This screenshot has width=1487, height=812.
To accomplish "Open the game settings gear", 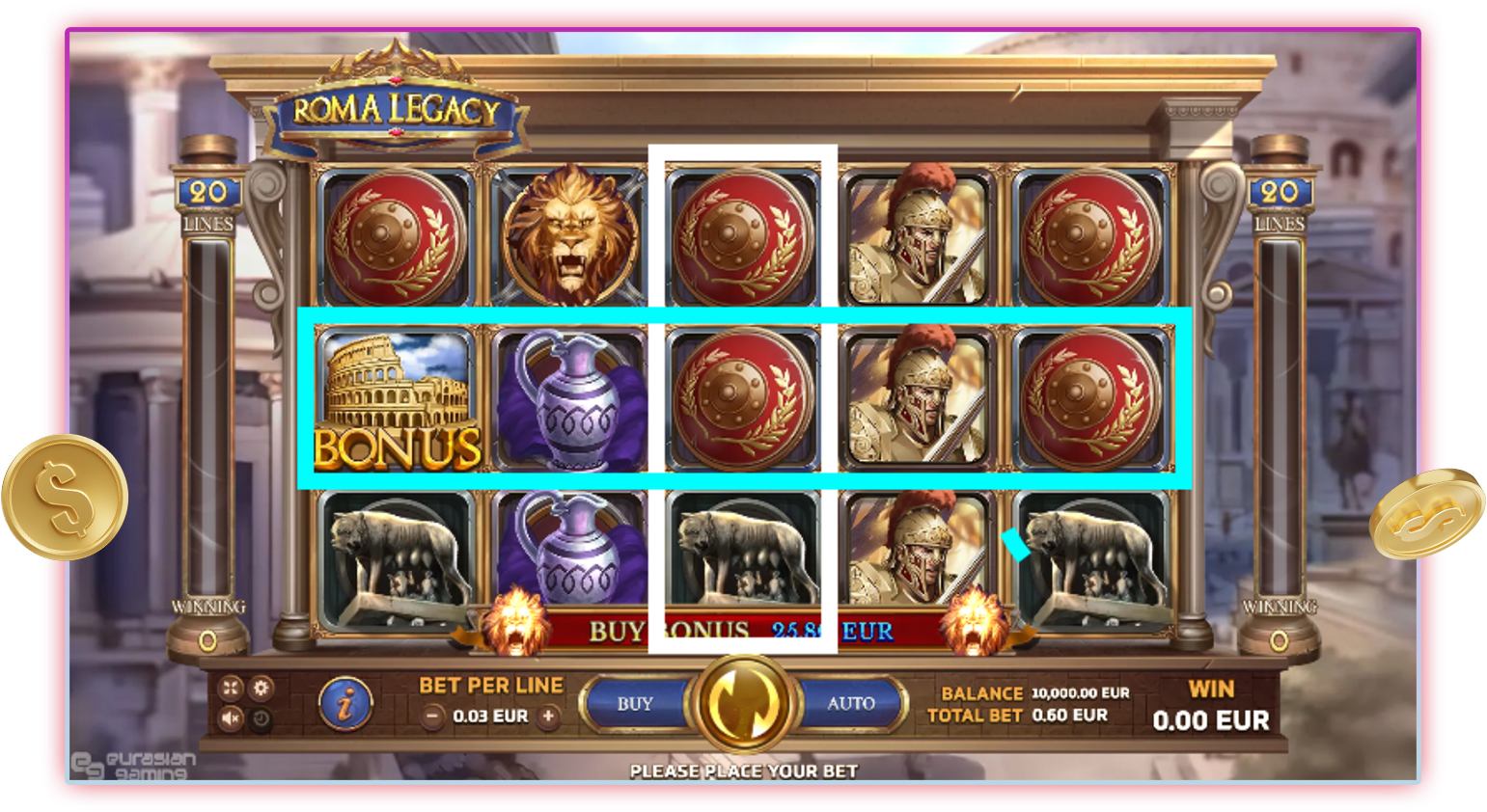I will tap(262, 688).
